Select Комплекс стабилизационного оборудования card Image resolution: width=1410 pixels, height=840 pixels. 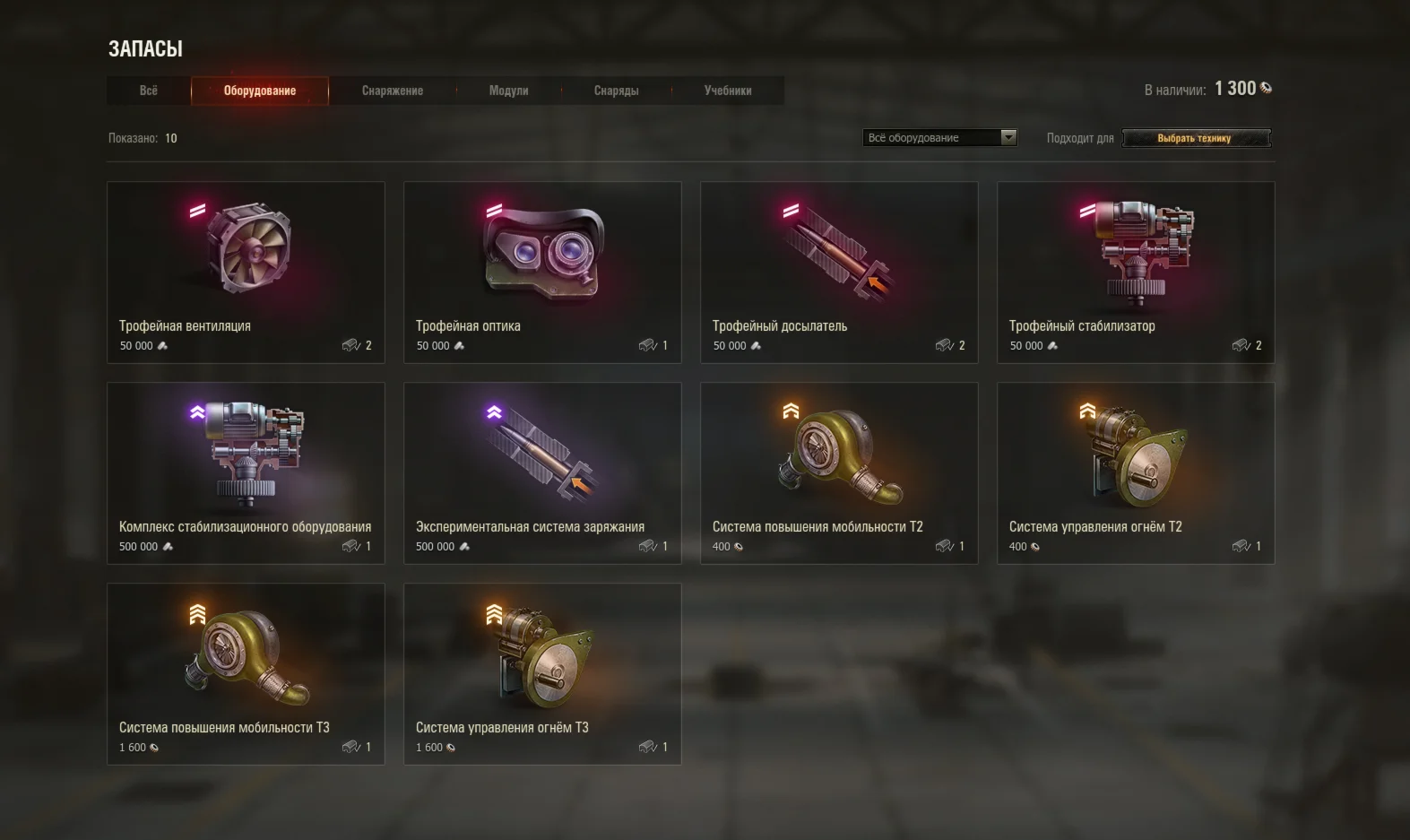pos(246,473)
